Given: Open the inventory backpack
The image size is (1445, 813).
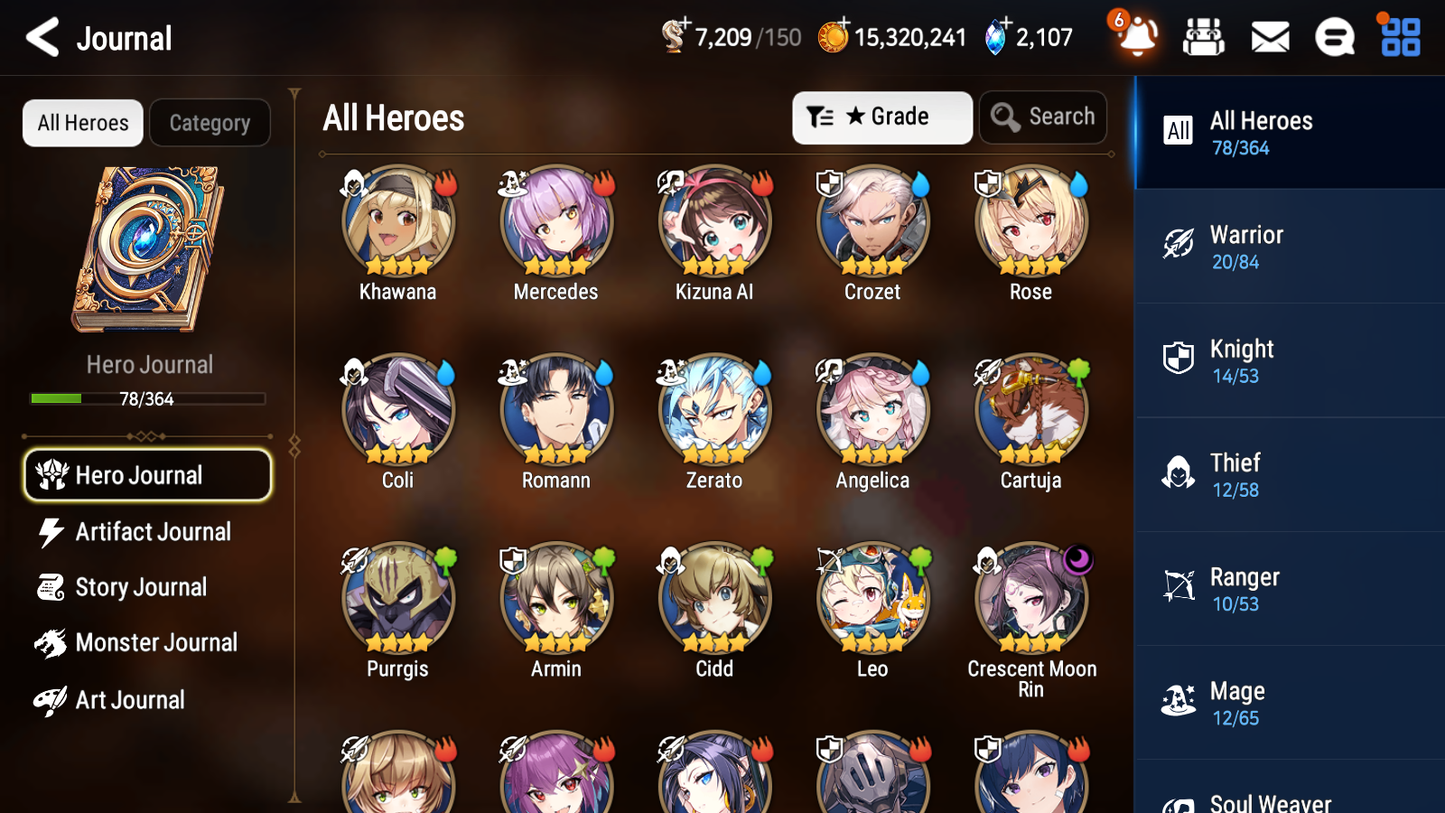Looking at the screenshot, I should pyautogui.click(x=1203, y=36).
